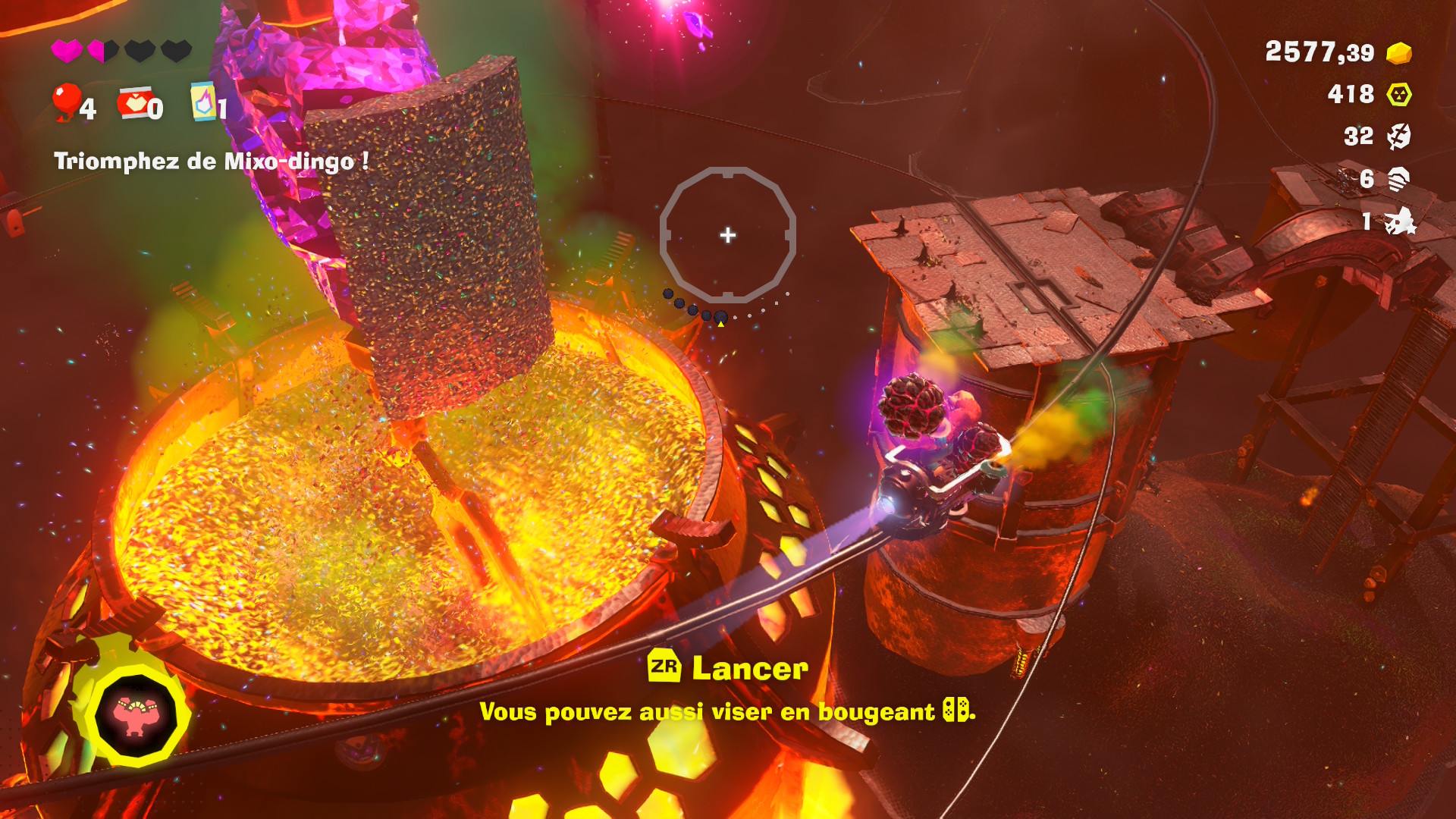Select the blue flame card icon

(x=202, y=102)
